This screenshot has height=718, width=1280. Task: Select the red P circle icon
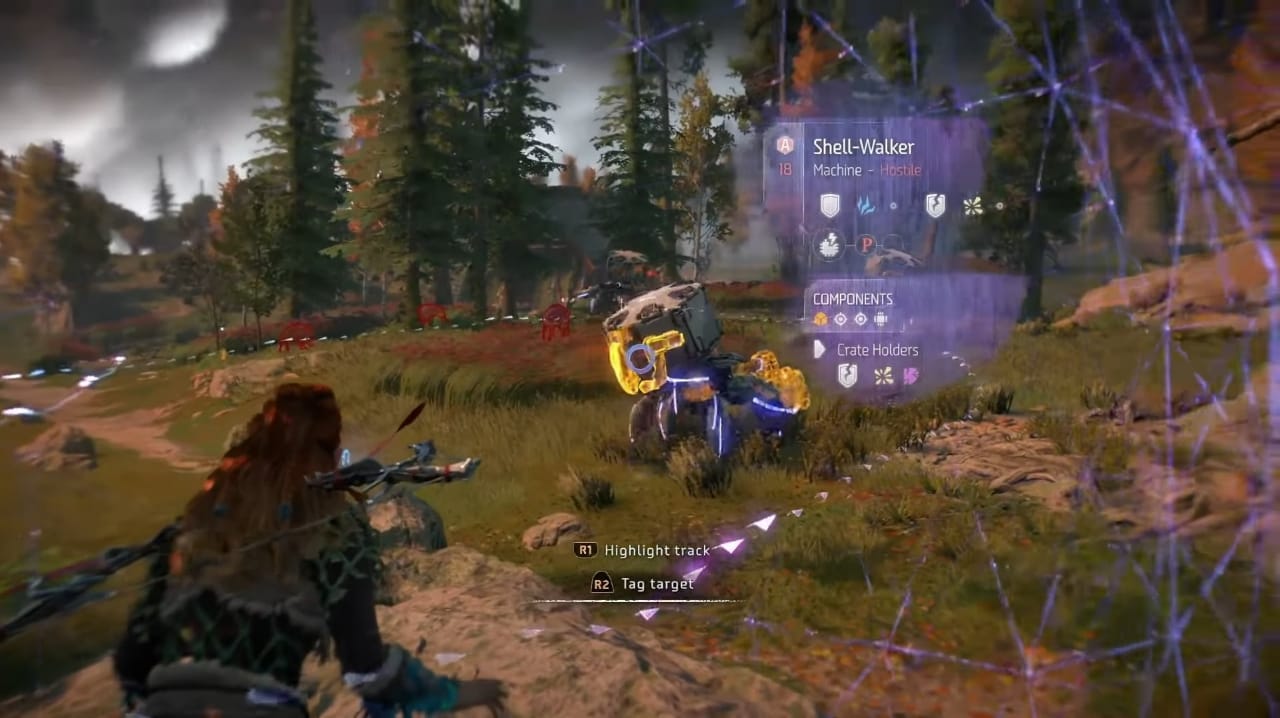(866, 245)
